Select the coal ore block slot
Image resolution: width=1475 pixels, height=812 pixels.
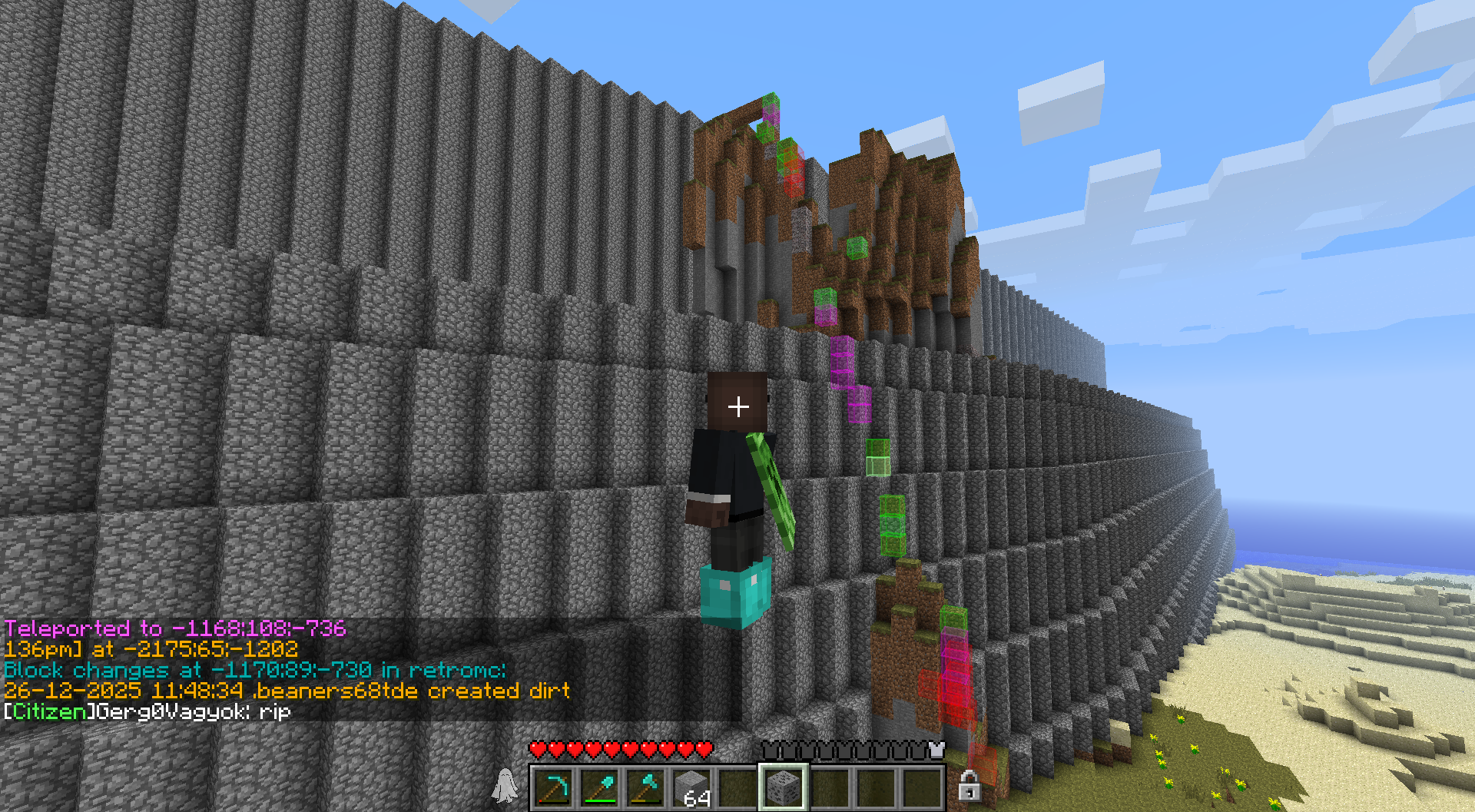click(x=783, y=787)
